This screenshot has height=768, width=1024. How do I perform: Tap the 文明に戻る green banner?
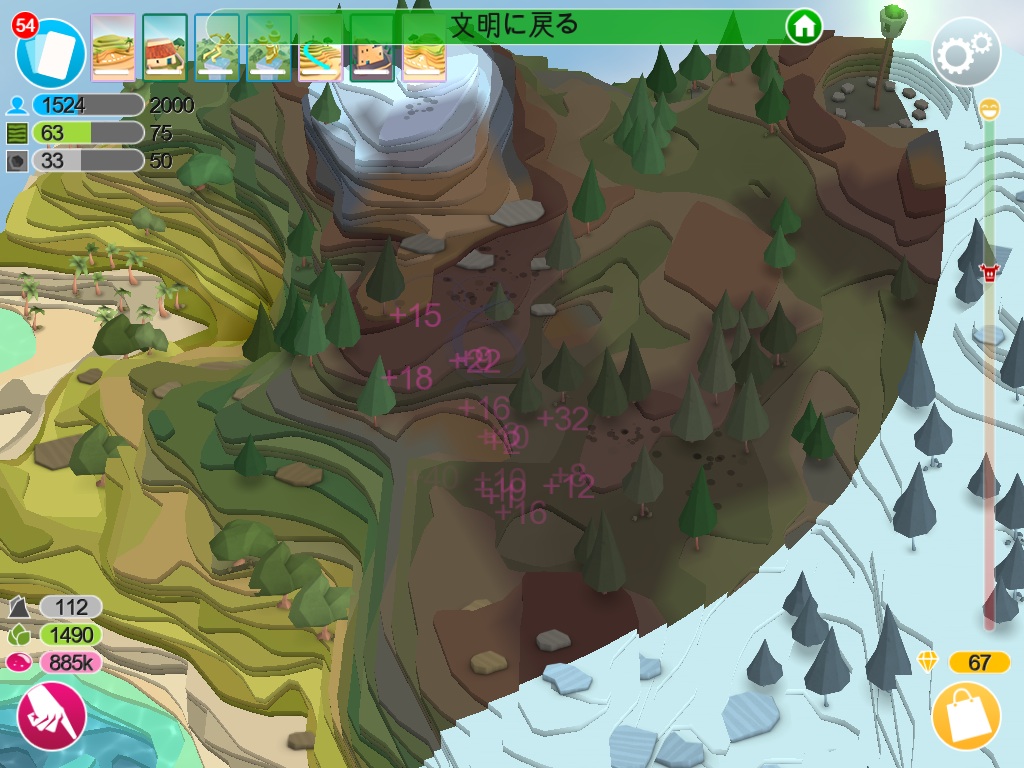(513, 26)
